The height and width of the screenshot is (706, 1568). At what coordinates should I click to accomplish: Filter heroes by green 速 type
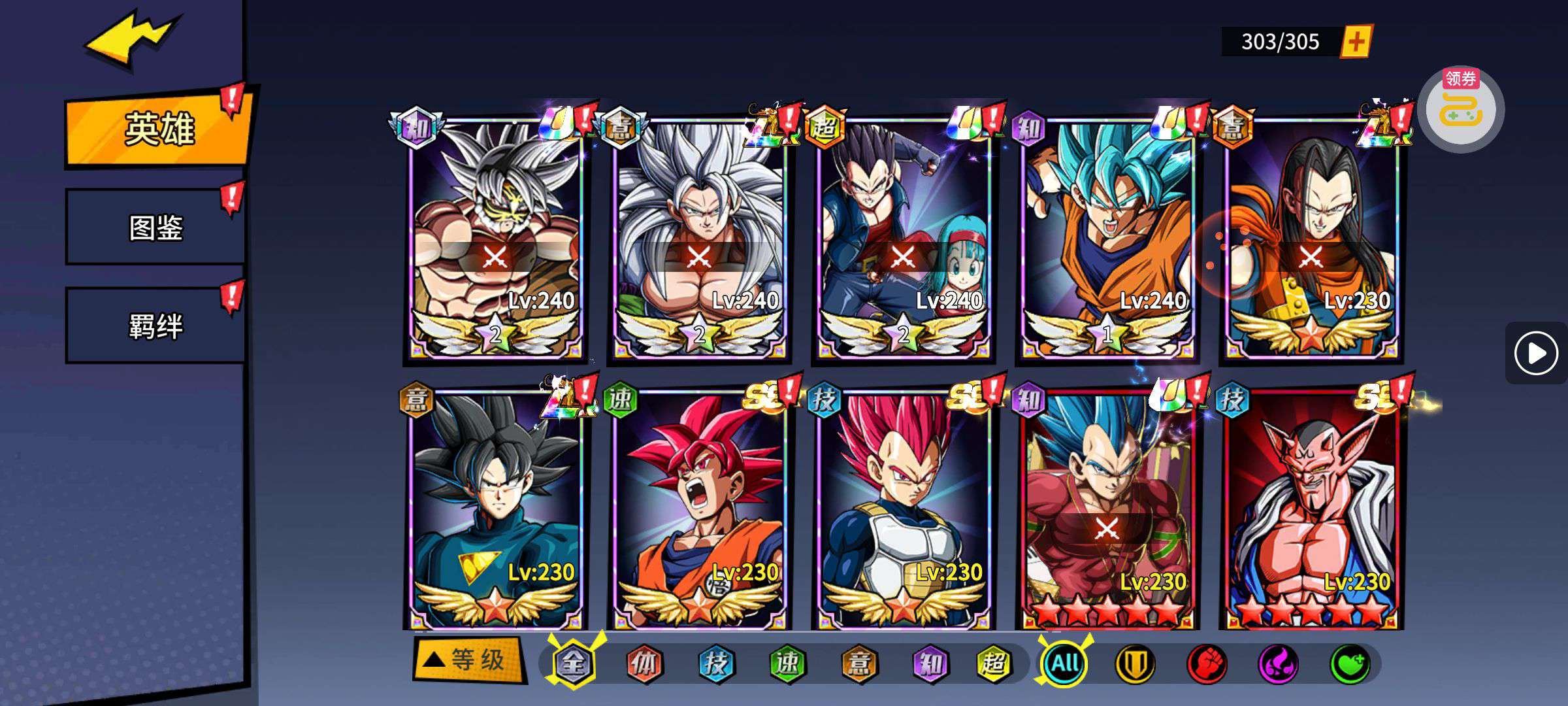tap(787, 664)
